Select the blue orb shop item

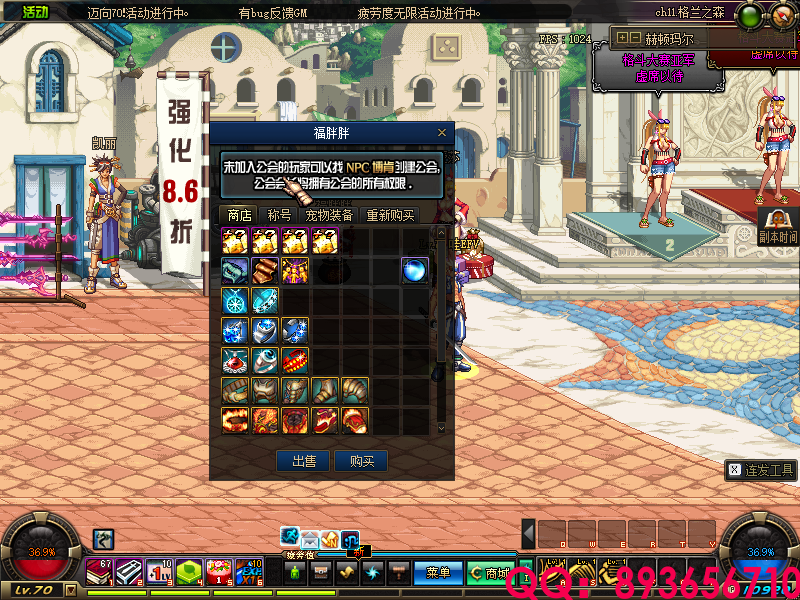(x=414, y=271)
